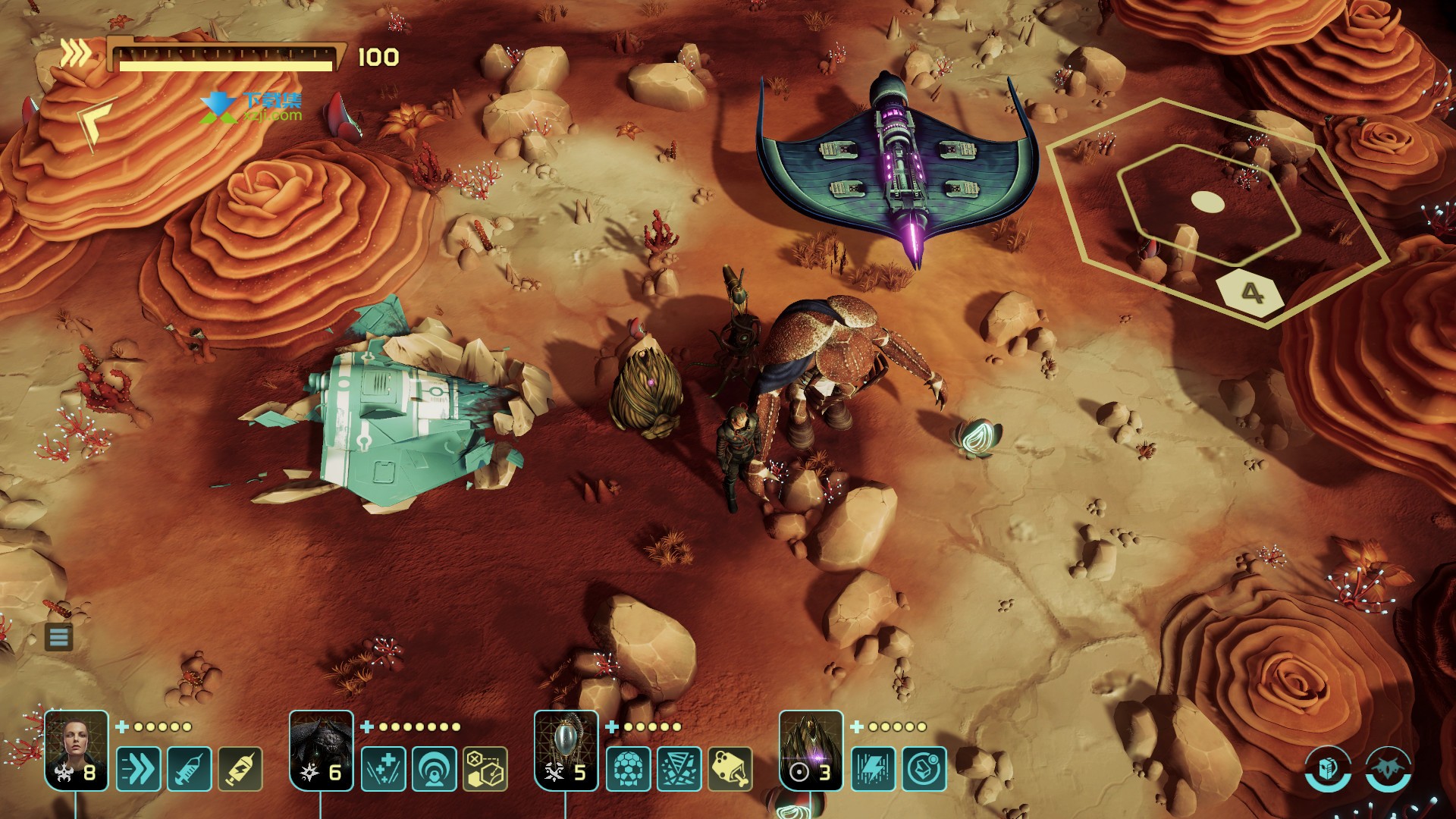Image resolution: width=1456 pixels, height=819 pixels.
Task: Click the round manta ship button
Action: click(x=1389, y=770)
